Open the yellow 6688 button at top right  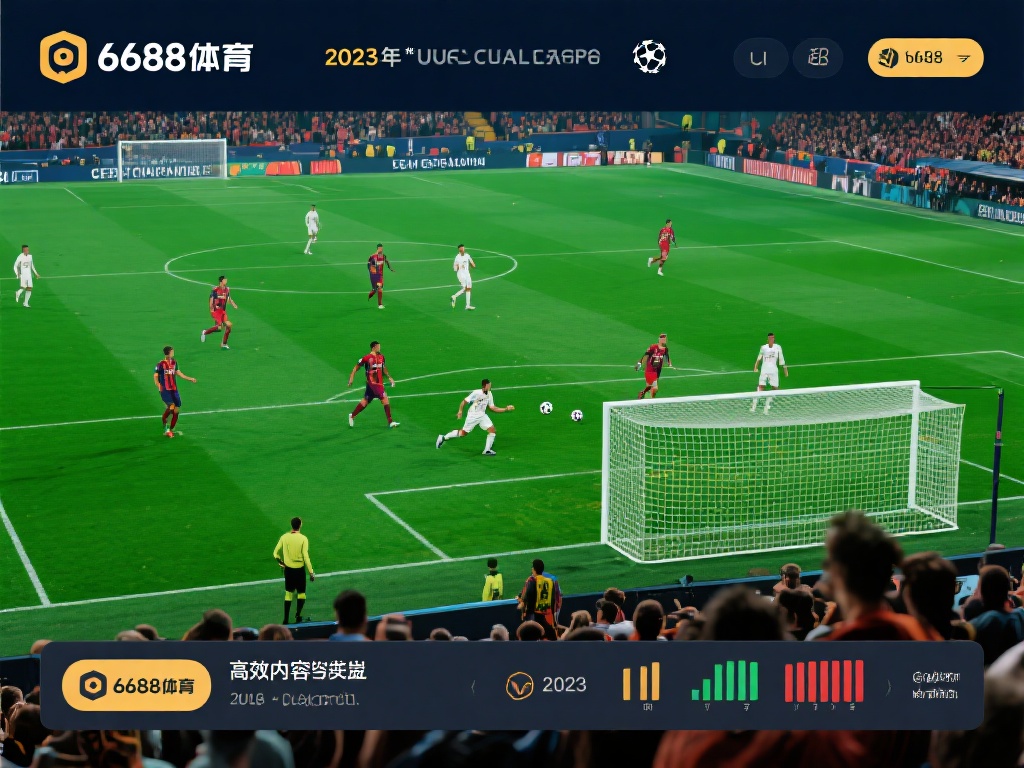[925, 58]
